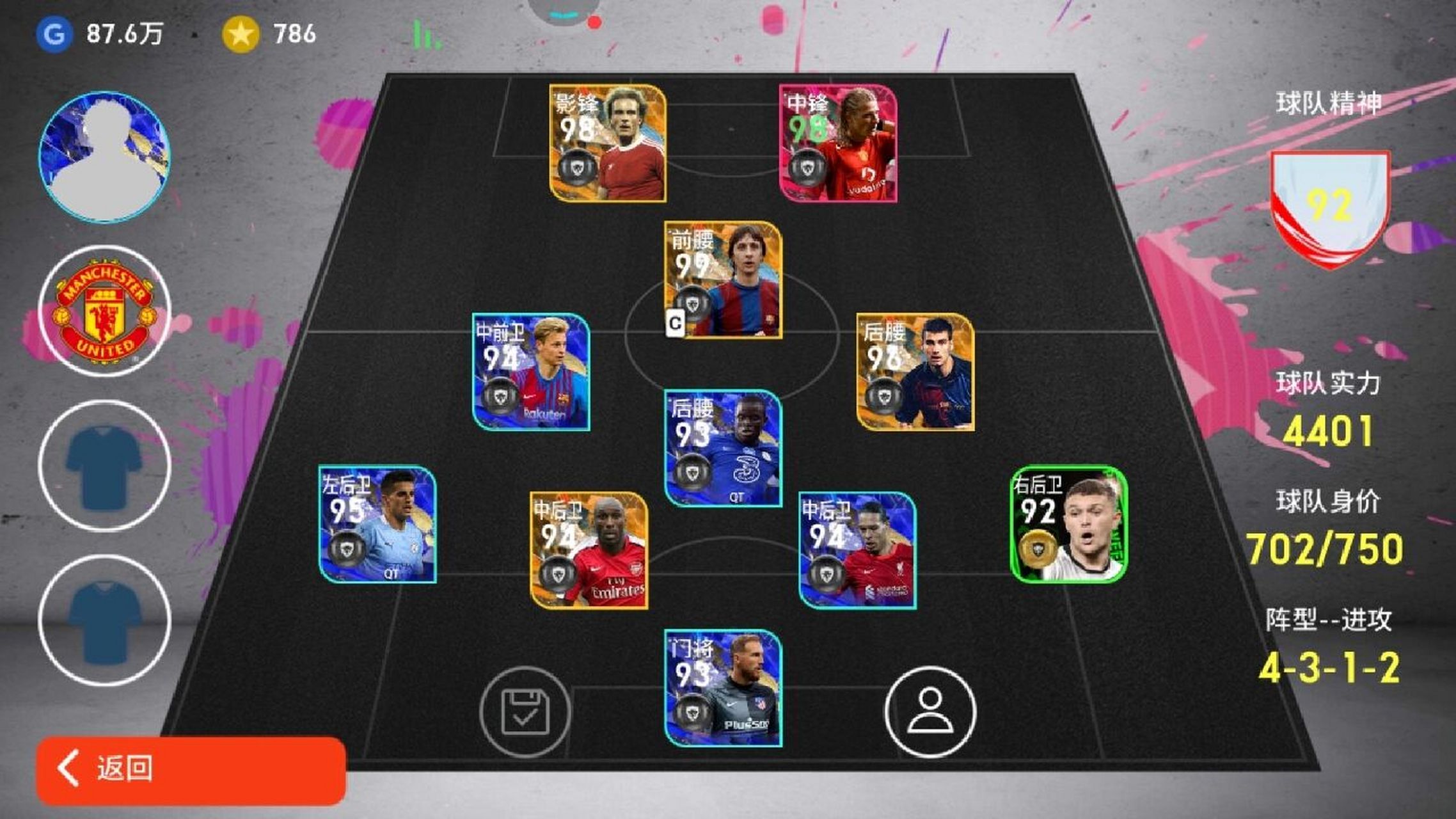Tap the blue G currency icon

tap(54, 34)
